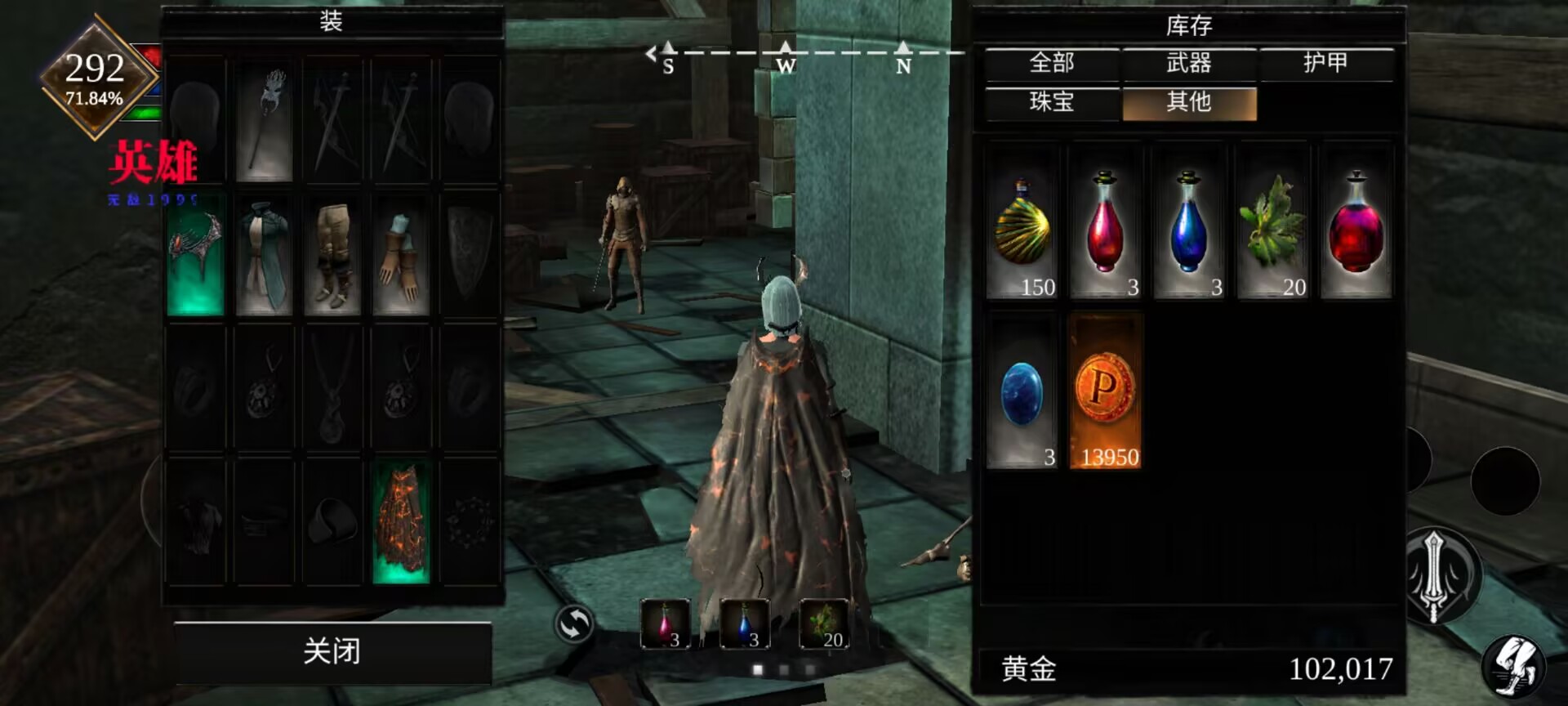Select the orange P coin stack
The height and width of the screenshot is (706, 1568).
[x=1105, y=392]
